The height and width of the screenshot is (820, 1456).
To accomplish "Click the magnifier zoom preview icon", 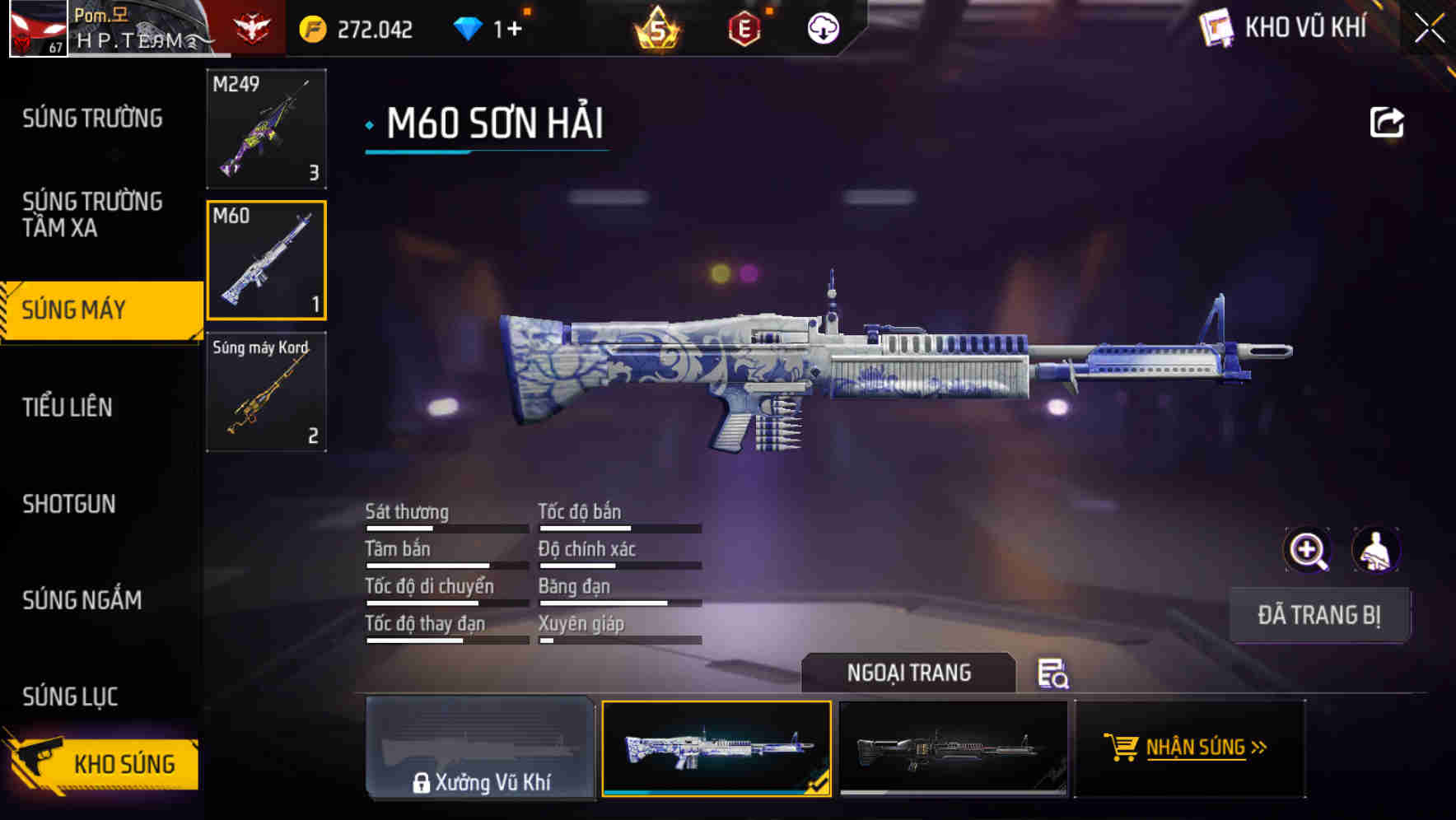I will pyautogui.click(x=1307, y=550).
